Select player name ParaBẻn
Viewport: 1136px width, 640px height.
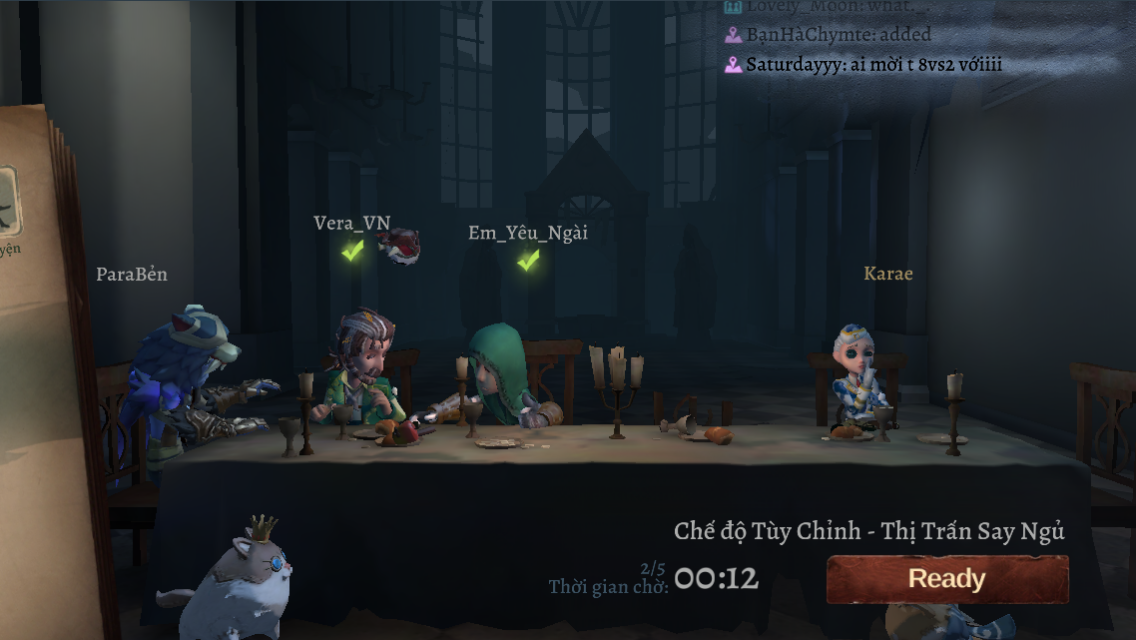[x=131, y=274]
